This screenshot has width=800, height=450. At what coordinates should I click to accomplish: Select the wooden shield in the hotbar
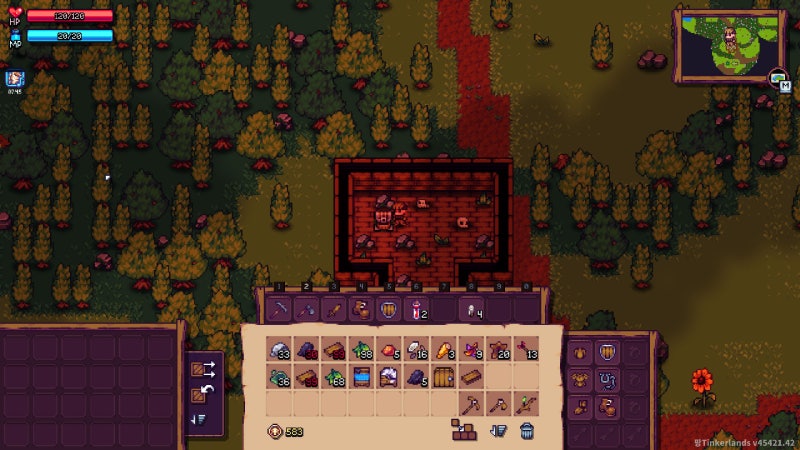[389, 309]
